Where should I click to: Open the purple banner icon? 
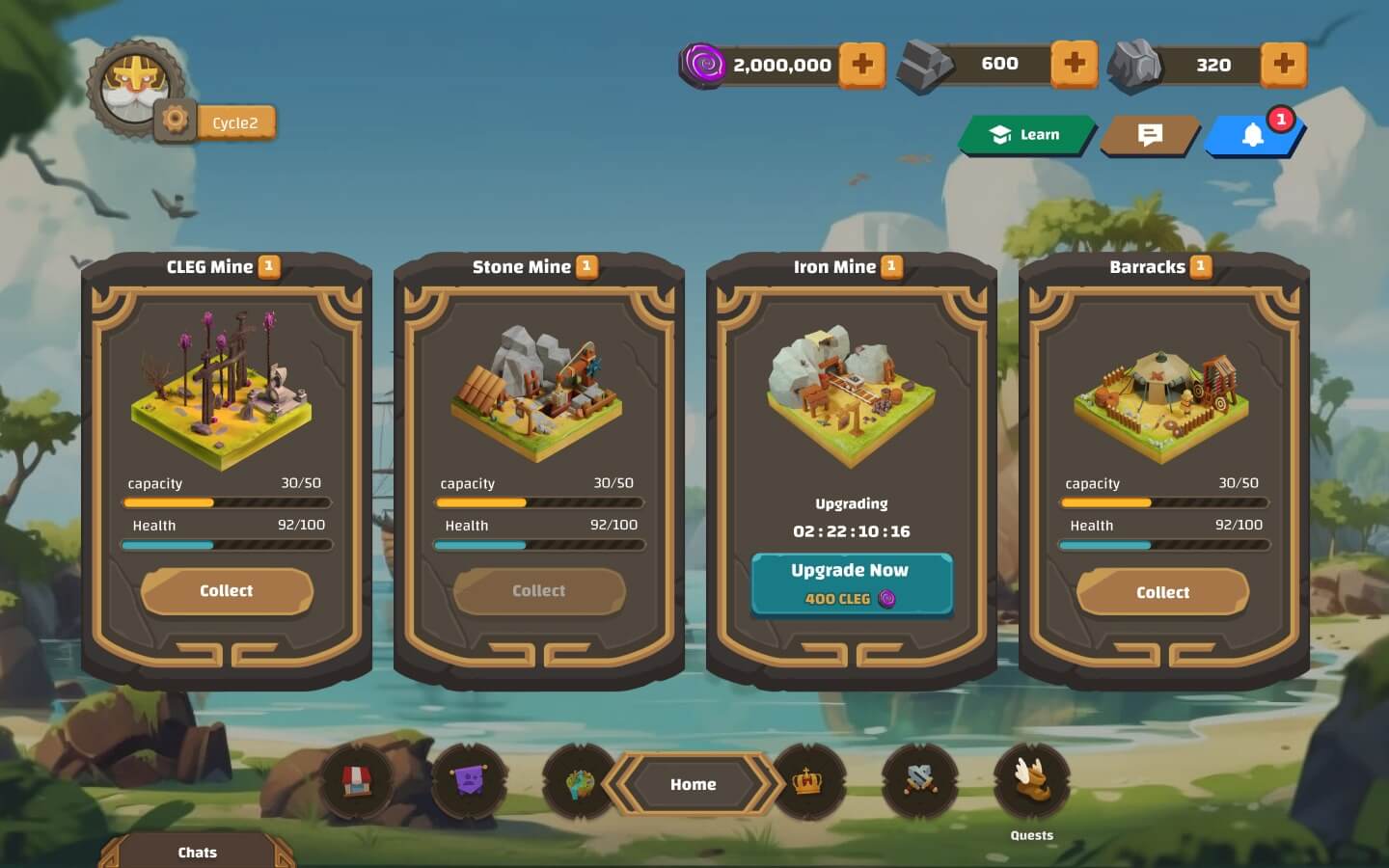tap(469, 780)
